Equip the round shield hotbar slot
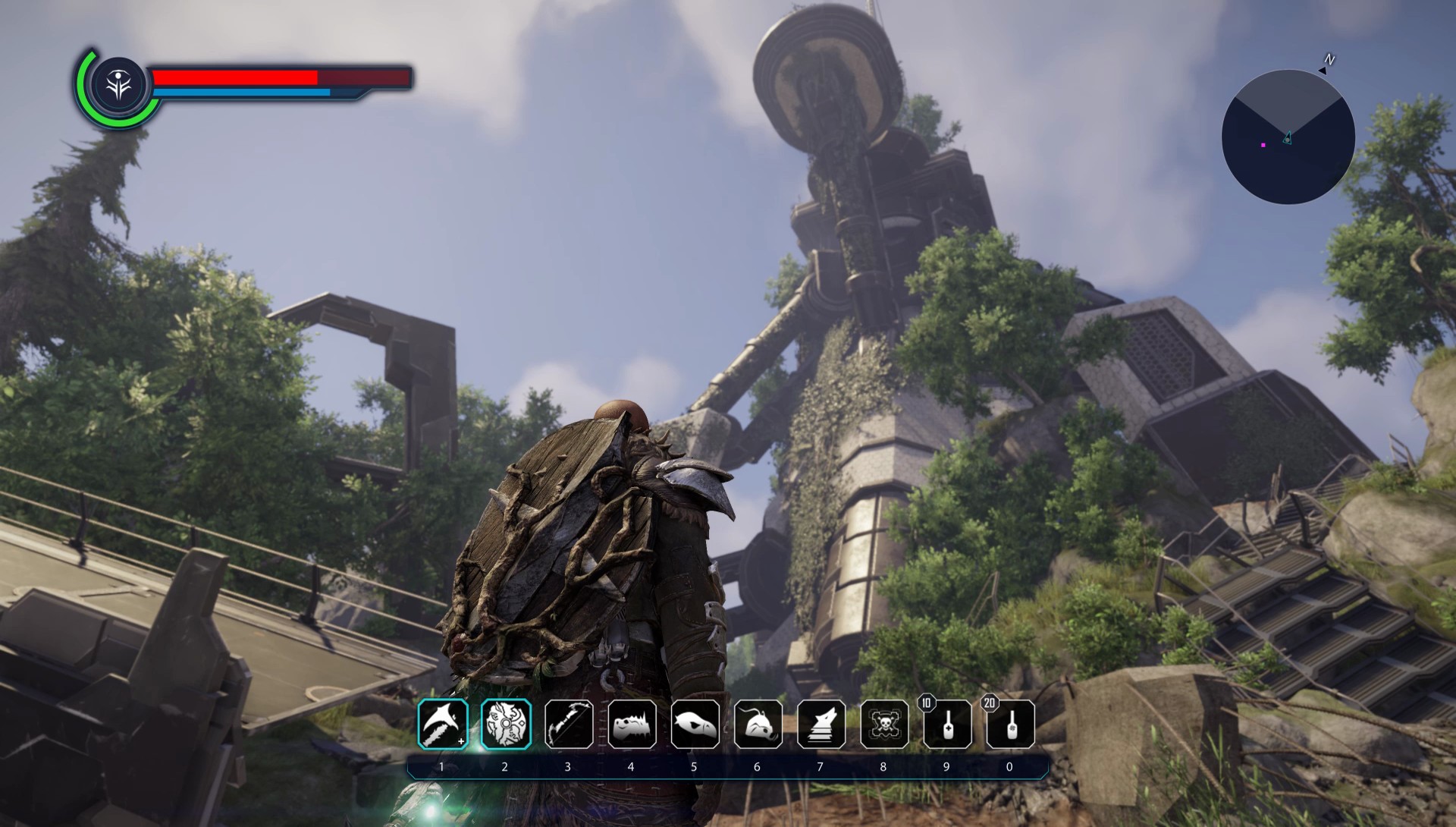 pyautogui.click(x=506, y=724)
